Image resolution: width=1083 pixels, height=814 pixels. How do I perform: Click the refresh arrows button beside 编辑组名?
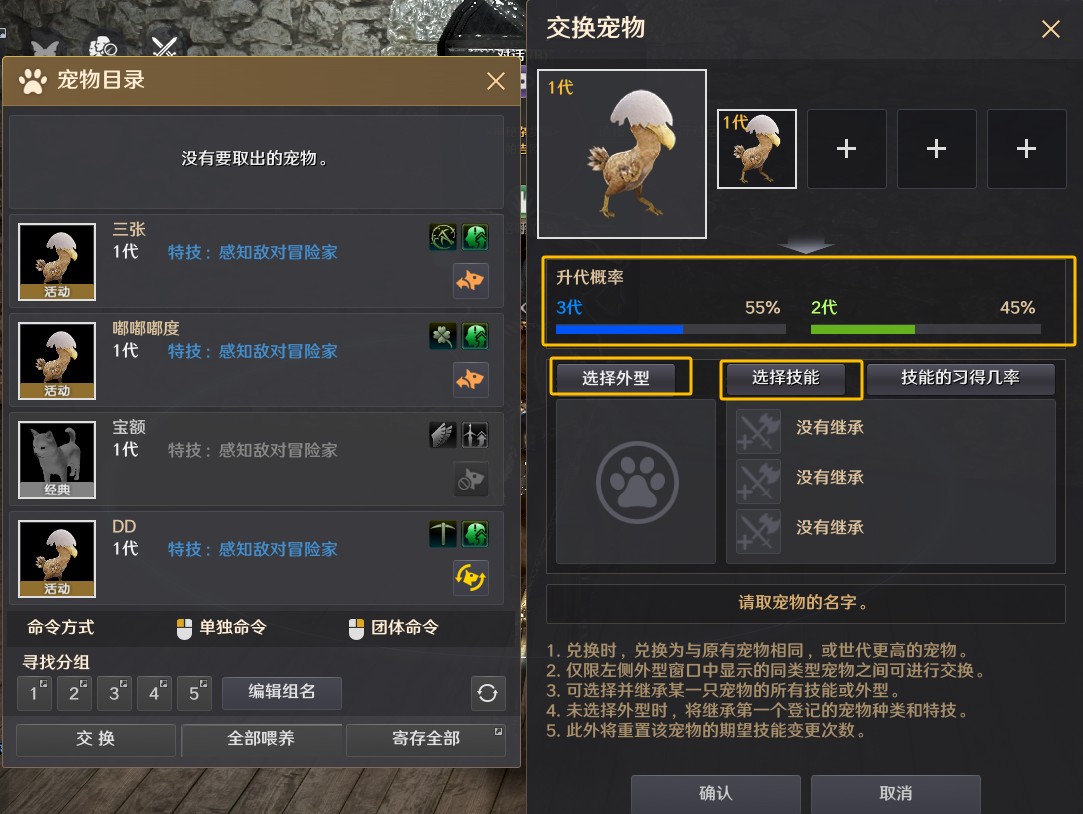coord(488,693)
